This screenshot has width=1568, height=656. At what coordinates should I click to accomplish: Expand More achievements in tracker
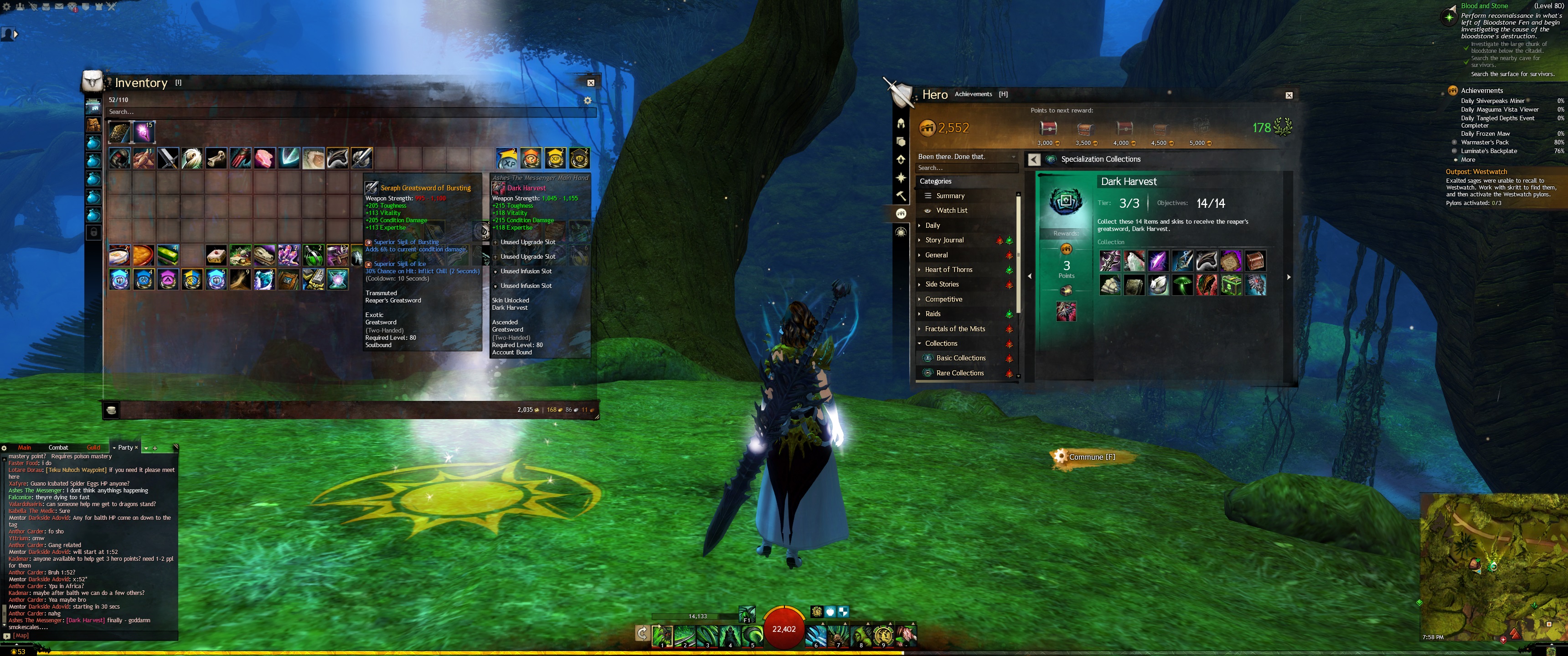[x=1468, y=159]
